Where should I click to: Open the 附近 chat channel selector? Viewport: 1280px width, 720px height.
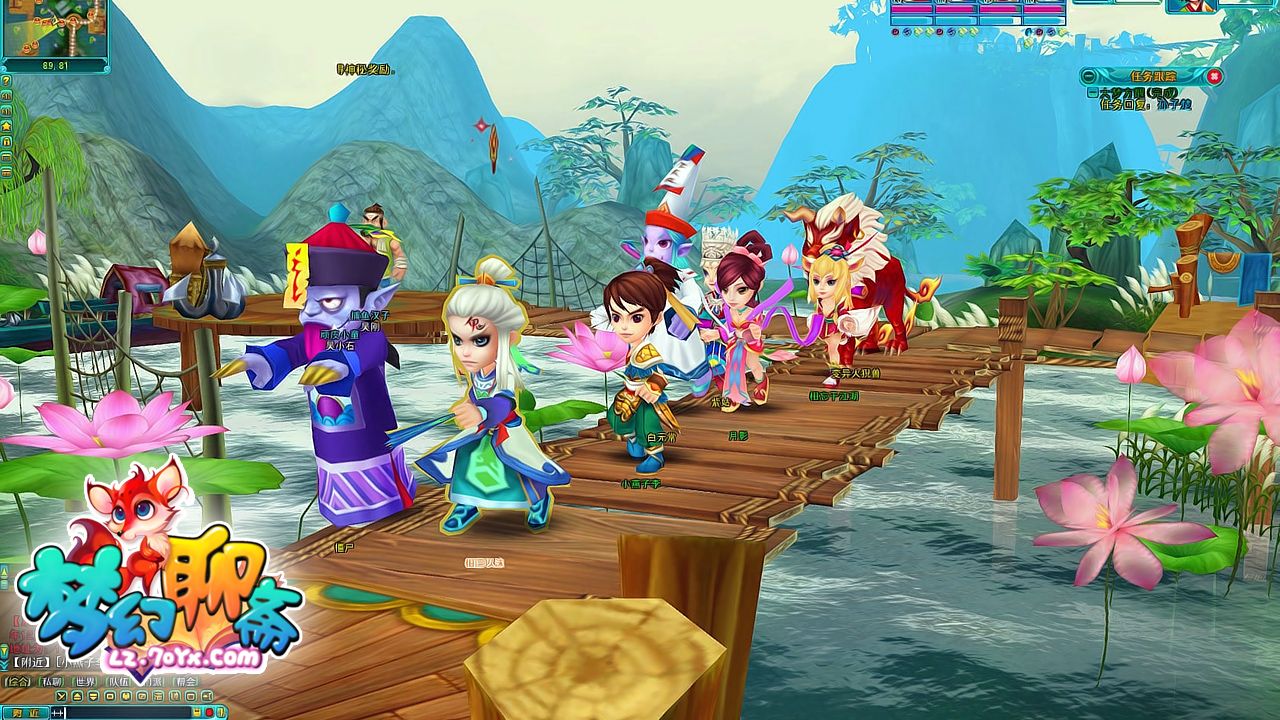(x=25, y=712)
